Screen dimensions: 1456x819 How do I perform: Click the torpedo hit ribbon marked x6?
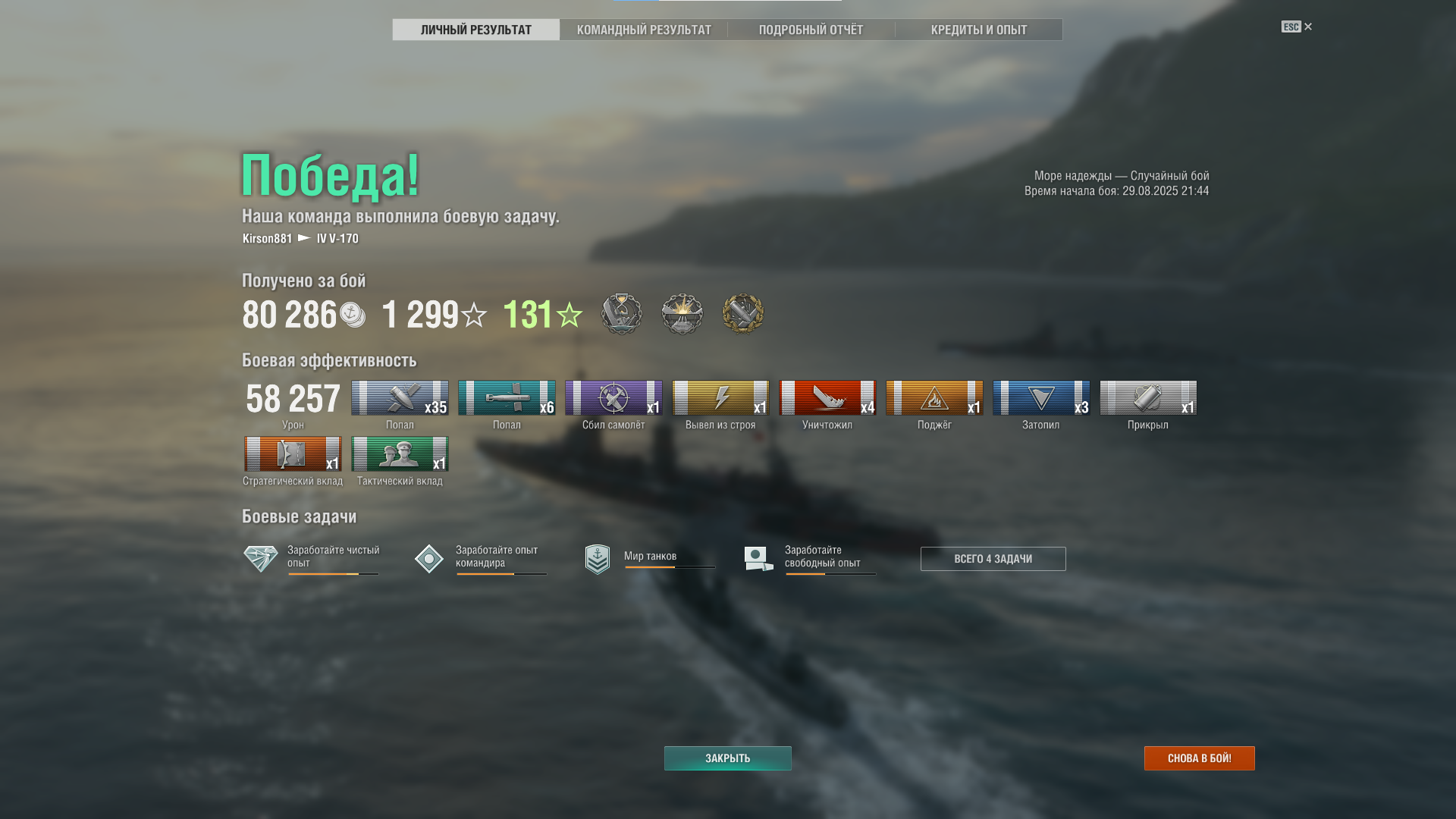pyautogui.click(x=507, y=398)
